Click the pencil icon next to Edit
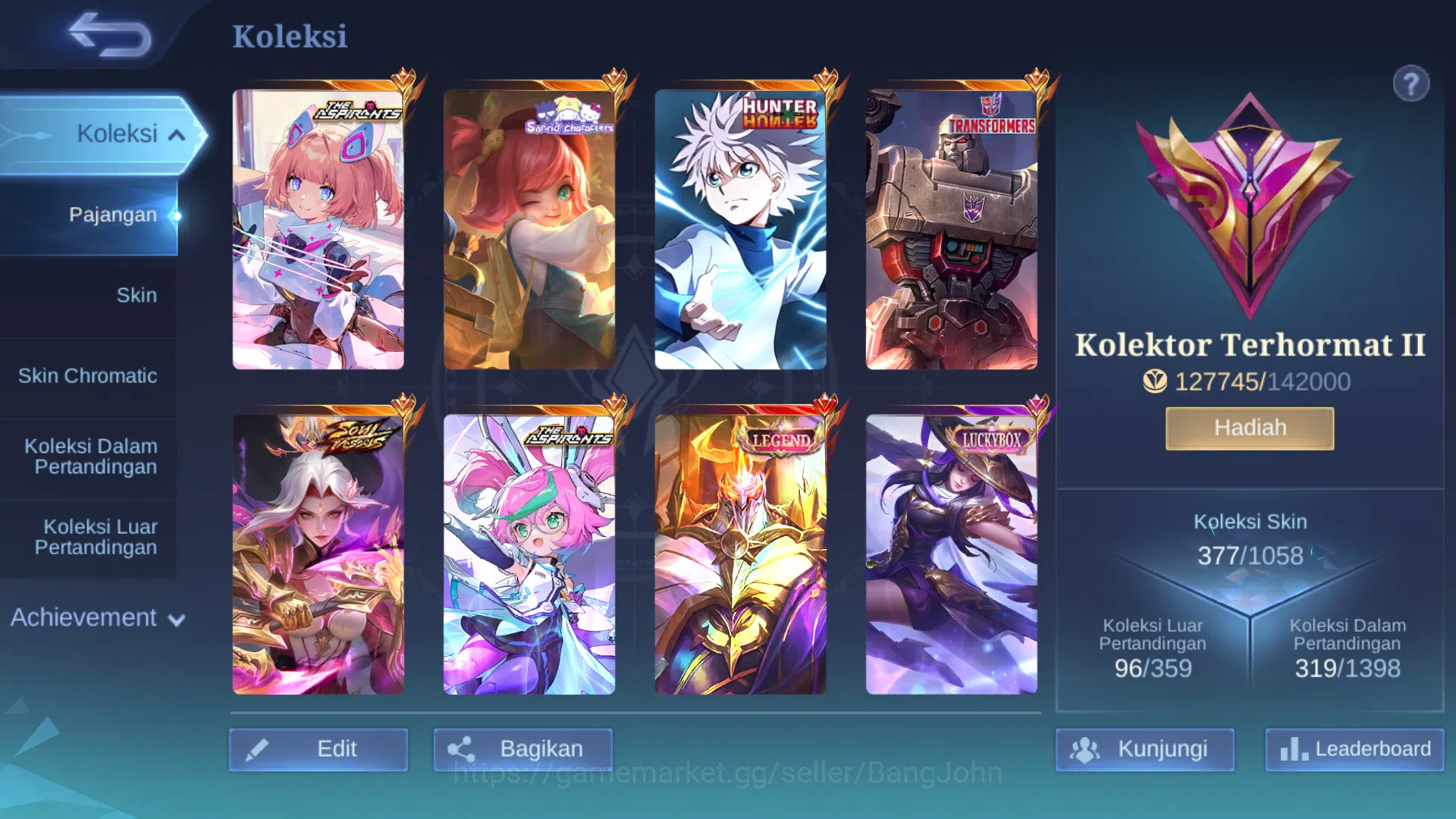 (x=258, y=748)
